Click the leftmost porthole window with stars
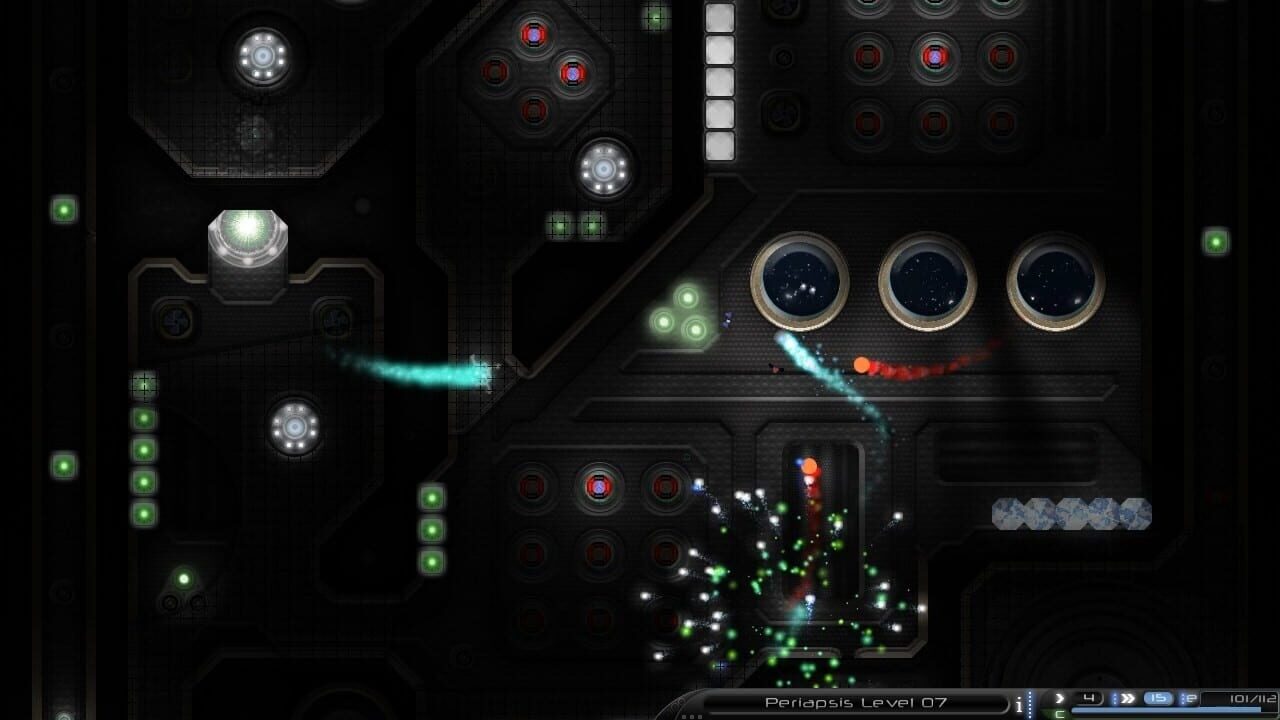 (x=797, y=281)
